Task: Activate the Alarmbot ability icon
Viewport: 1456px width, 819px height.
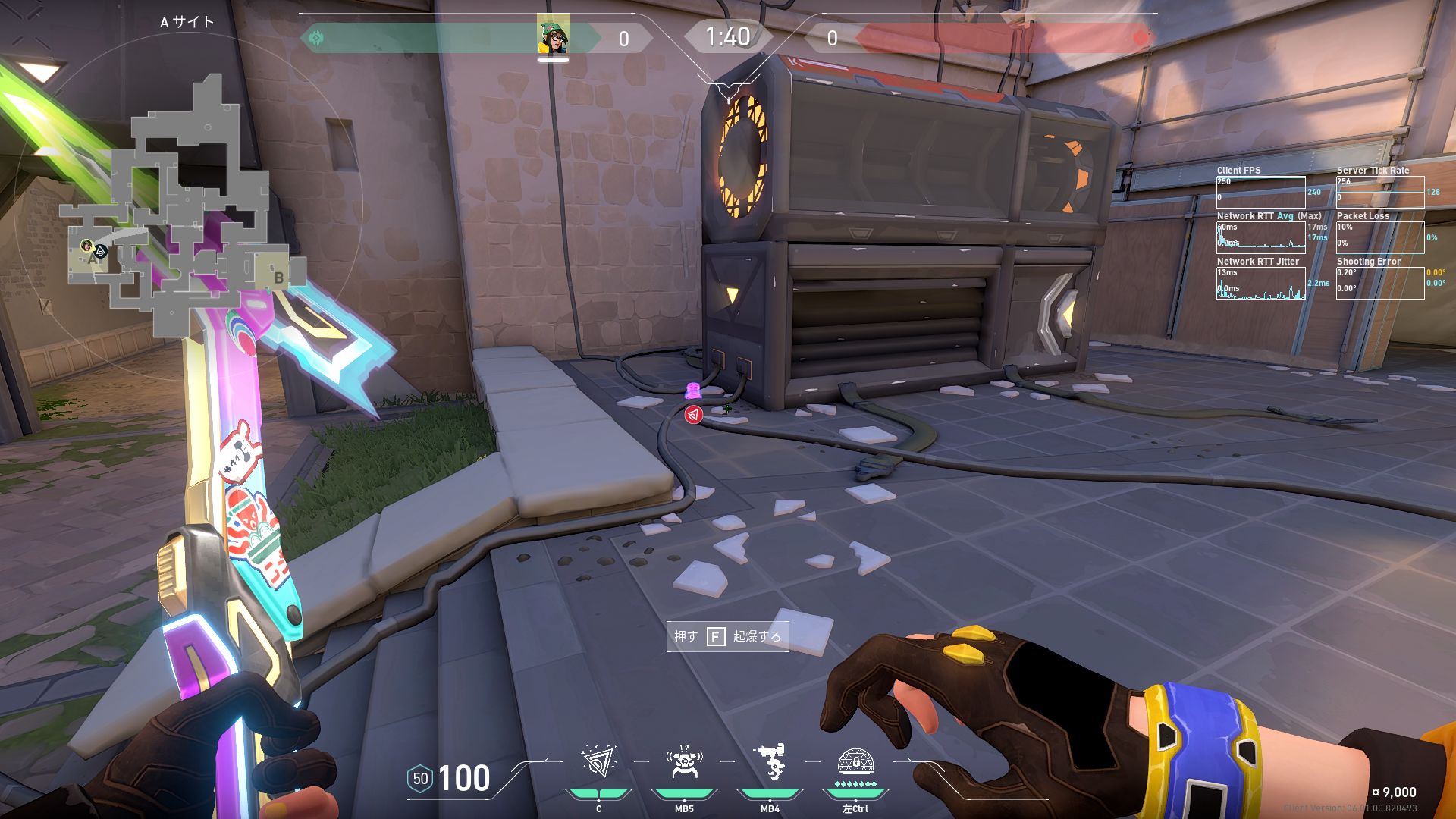Action: click(684, 762)
